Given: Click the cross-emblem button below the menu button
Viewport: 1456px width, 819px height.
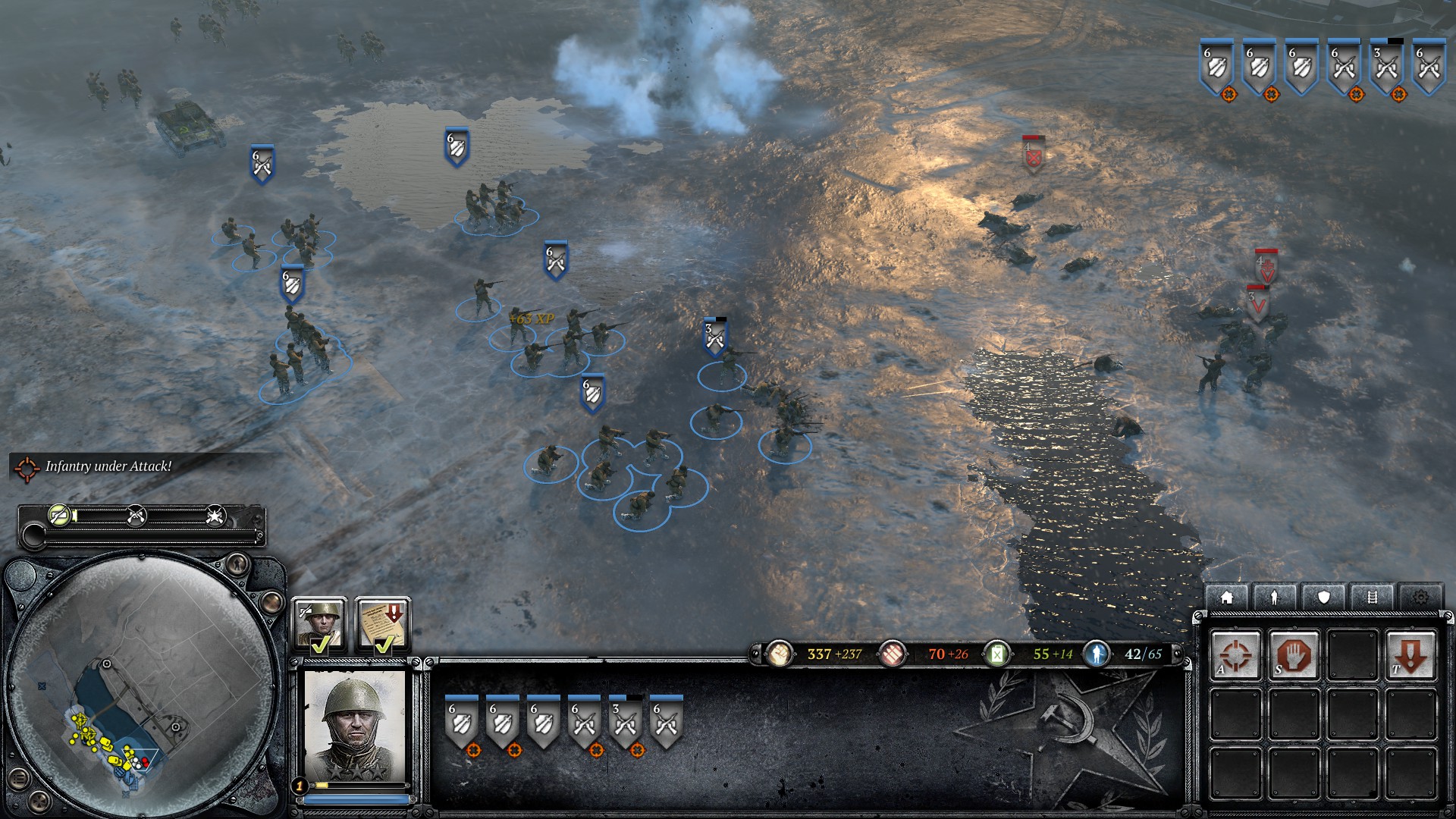Looking at the screenshot, I should point(39,801).
